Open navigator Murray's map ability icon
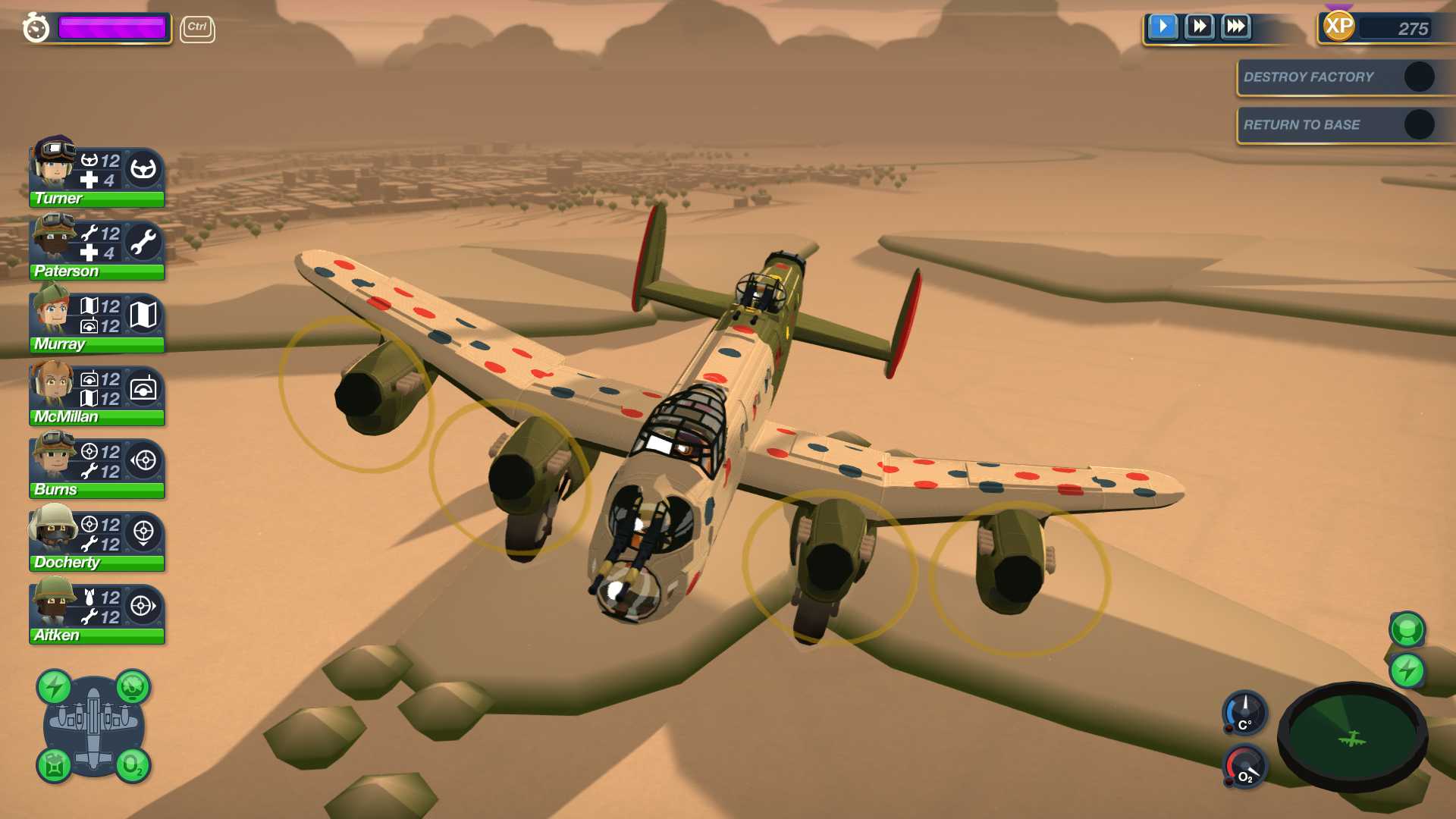Viewport: 1456px width, 819px height. (x=144, y=315)
